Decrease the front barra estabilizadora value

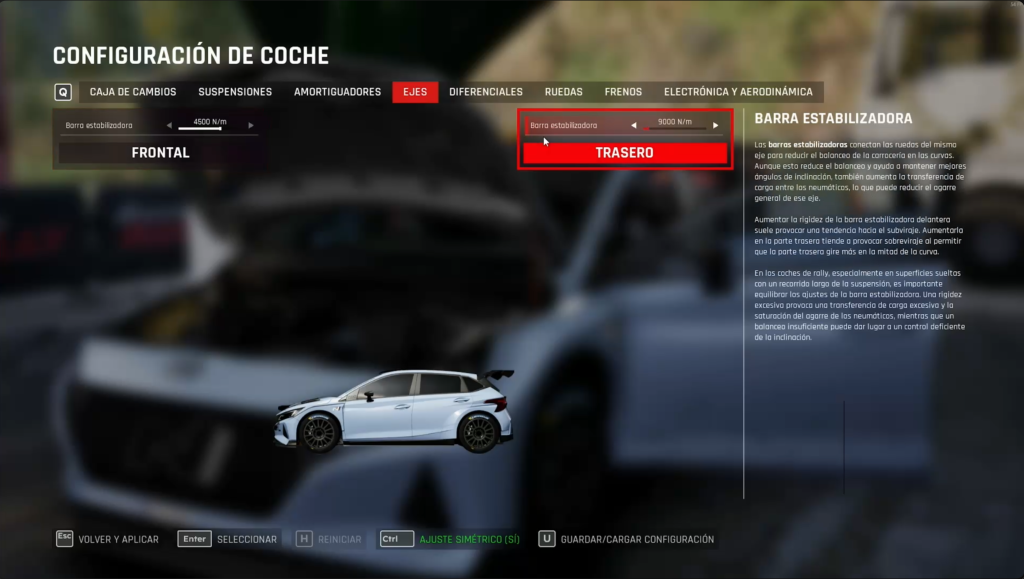coord(169,126)
